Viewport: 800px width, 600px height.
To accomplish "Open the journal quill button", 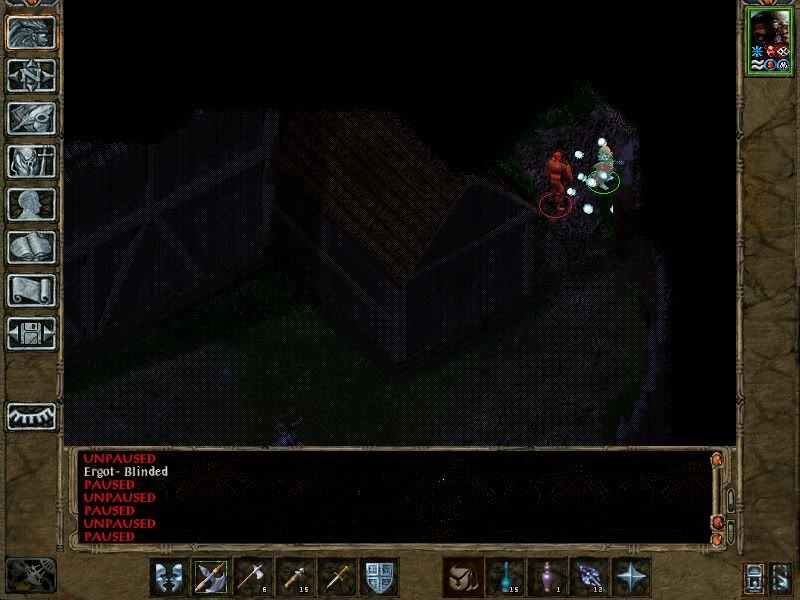I will 31,118.
